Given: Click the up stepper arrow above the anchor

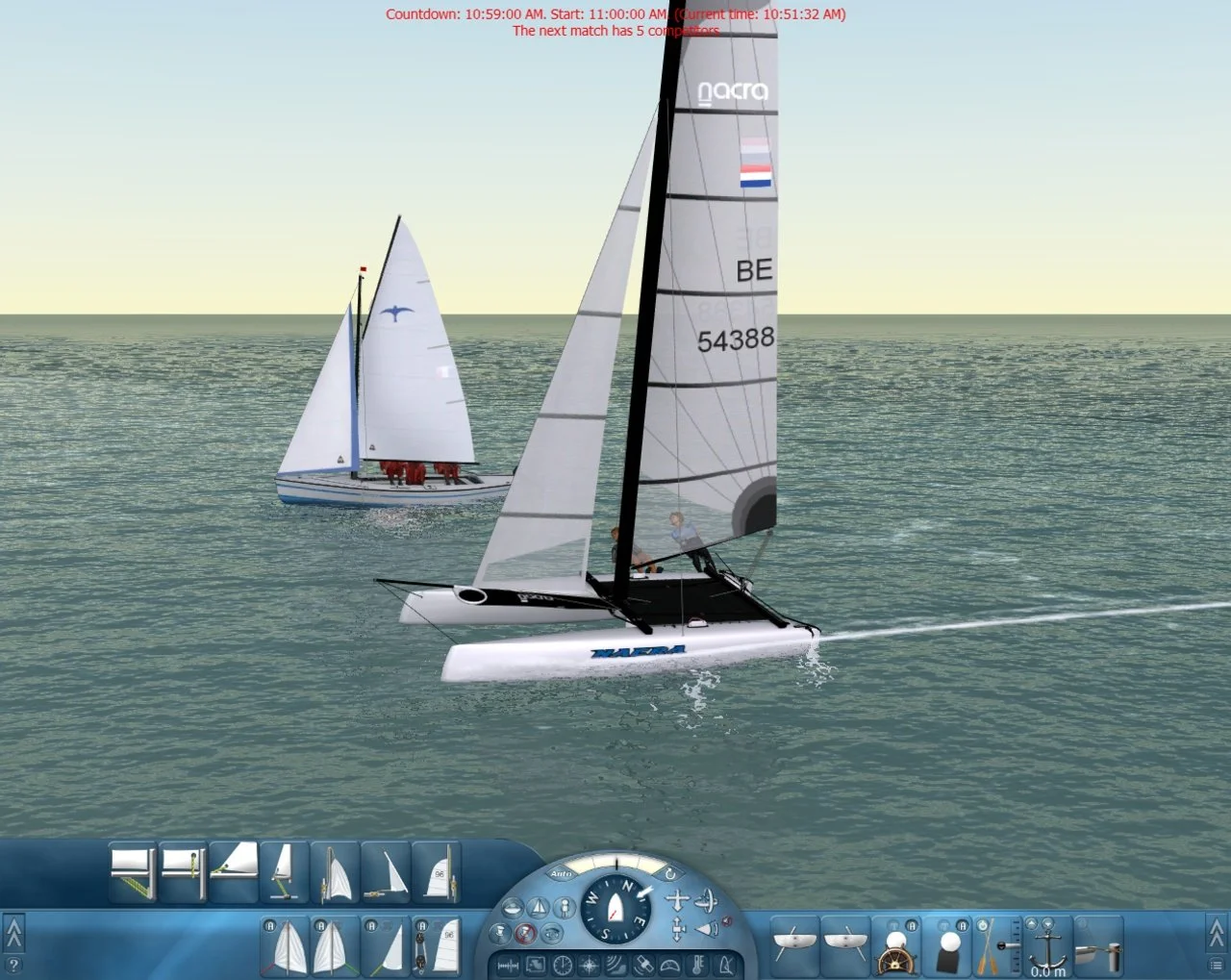Looking at the screenshot, I should (1031, 922).
